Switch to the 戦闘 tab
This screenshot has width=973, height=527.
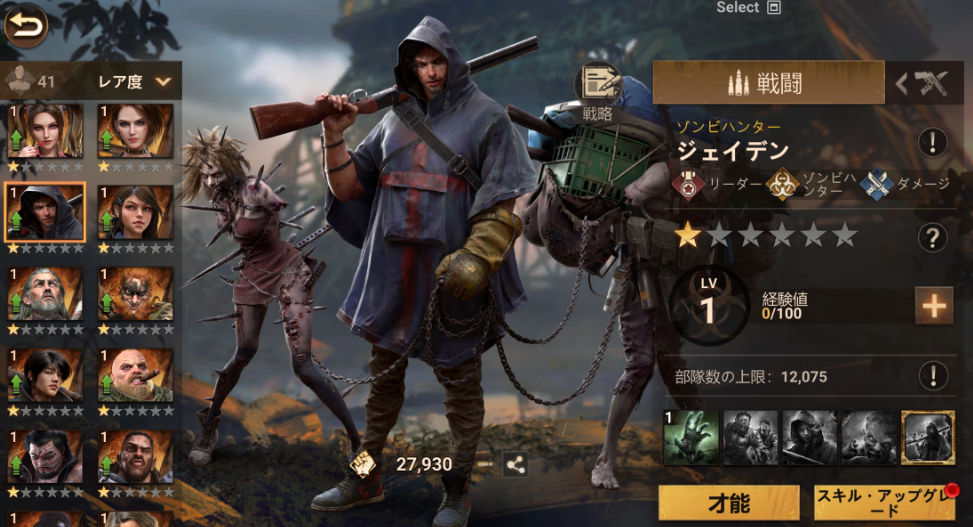point(768,83)
